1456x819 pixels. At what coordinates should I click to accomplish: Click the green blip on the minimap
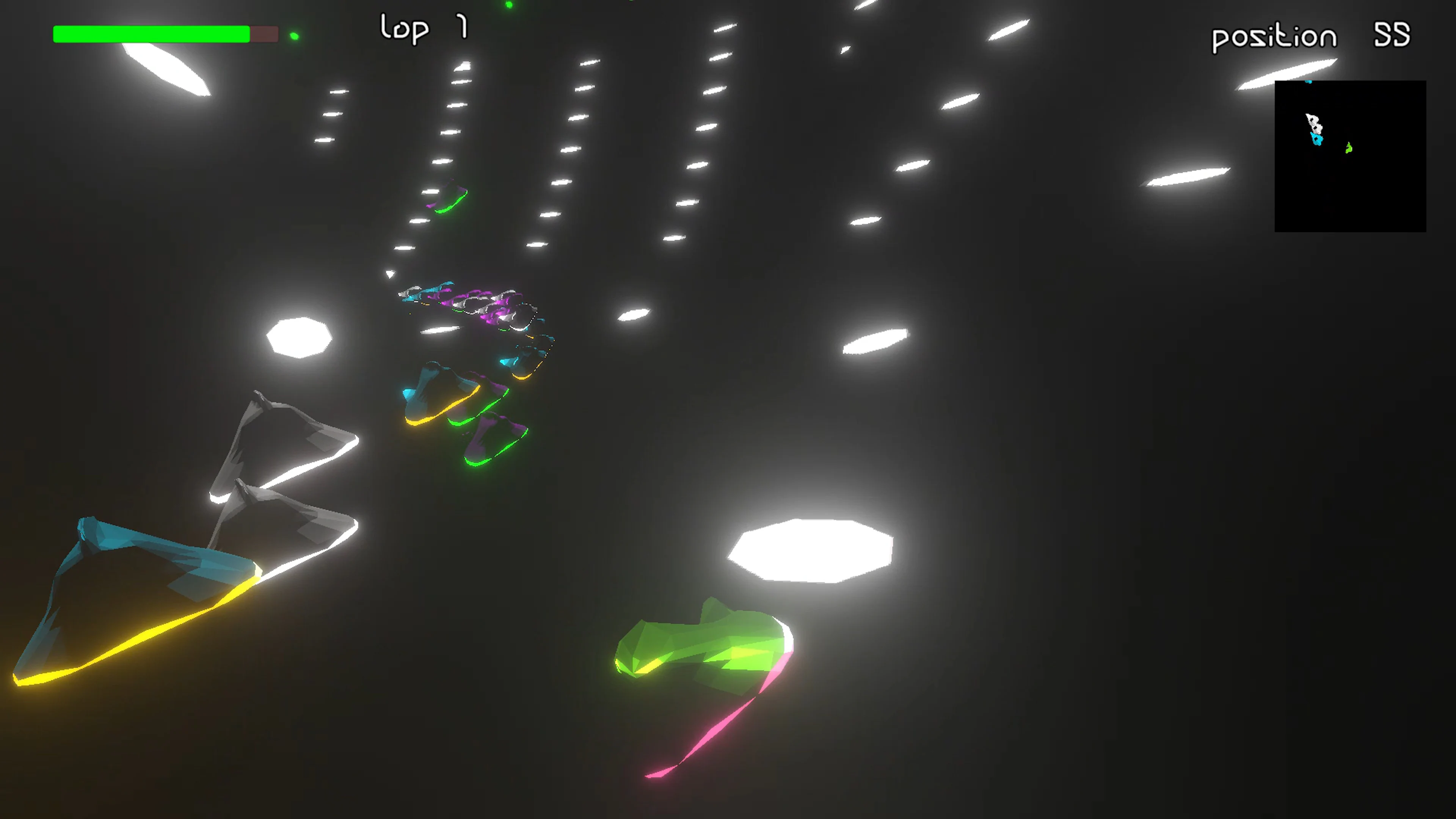[x=1349, y=148]
